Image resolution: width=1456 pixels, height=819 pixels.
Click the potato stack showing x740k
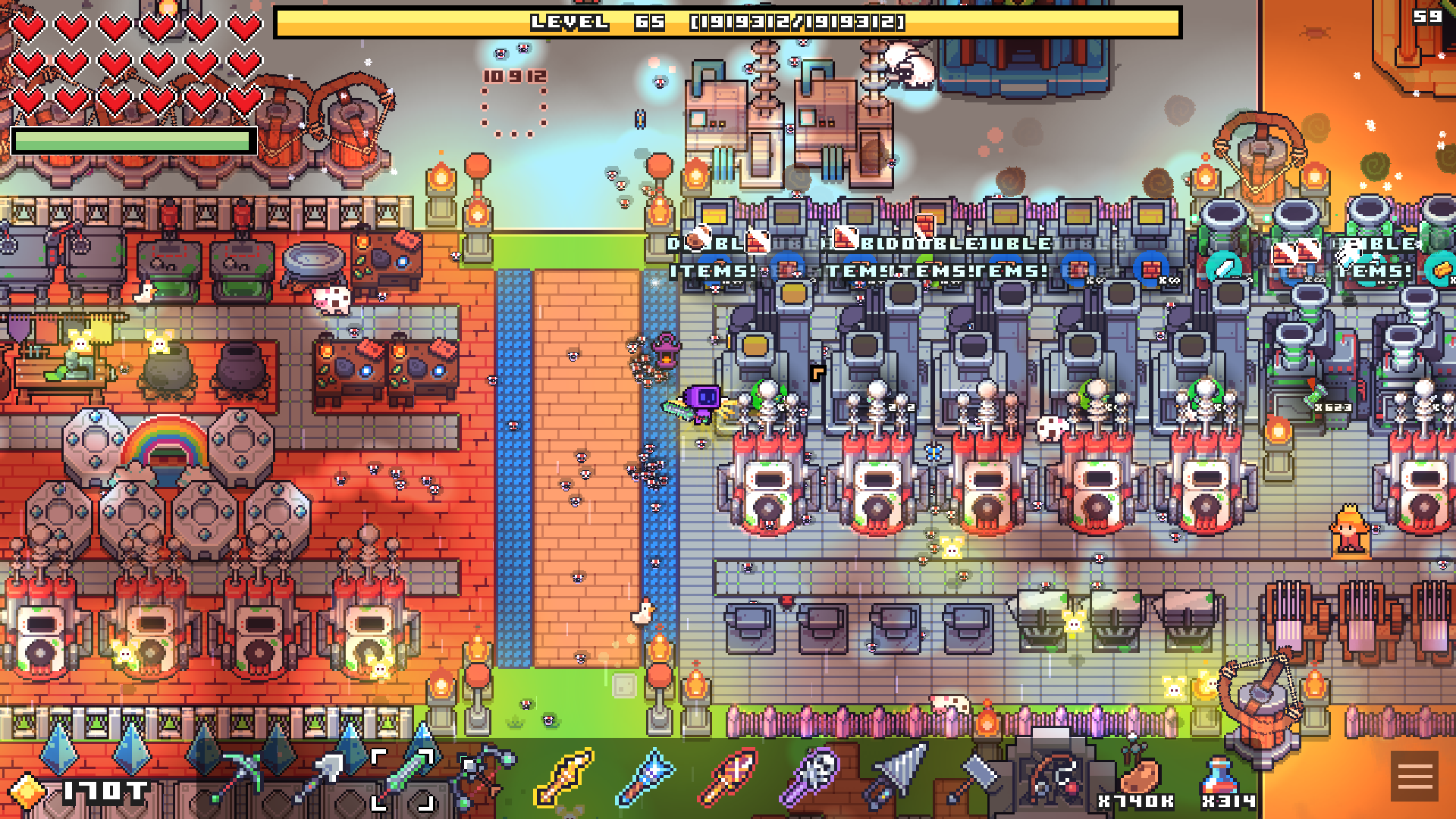[1136, 777]
